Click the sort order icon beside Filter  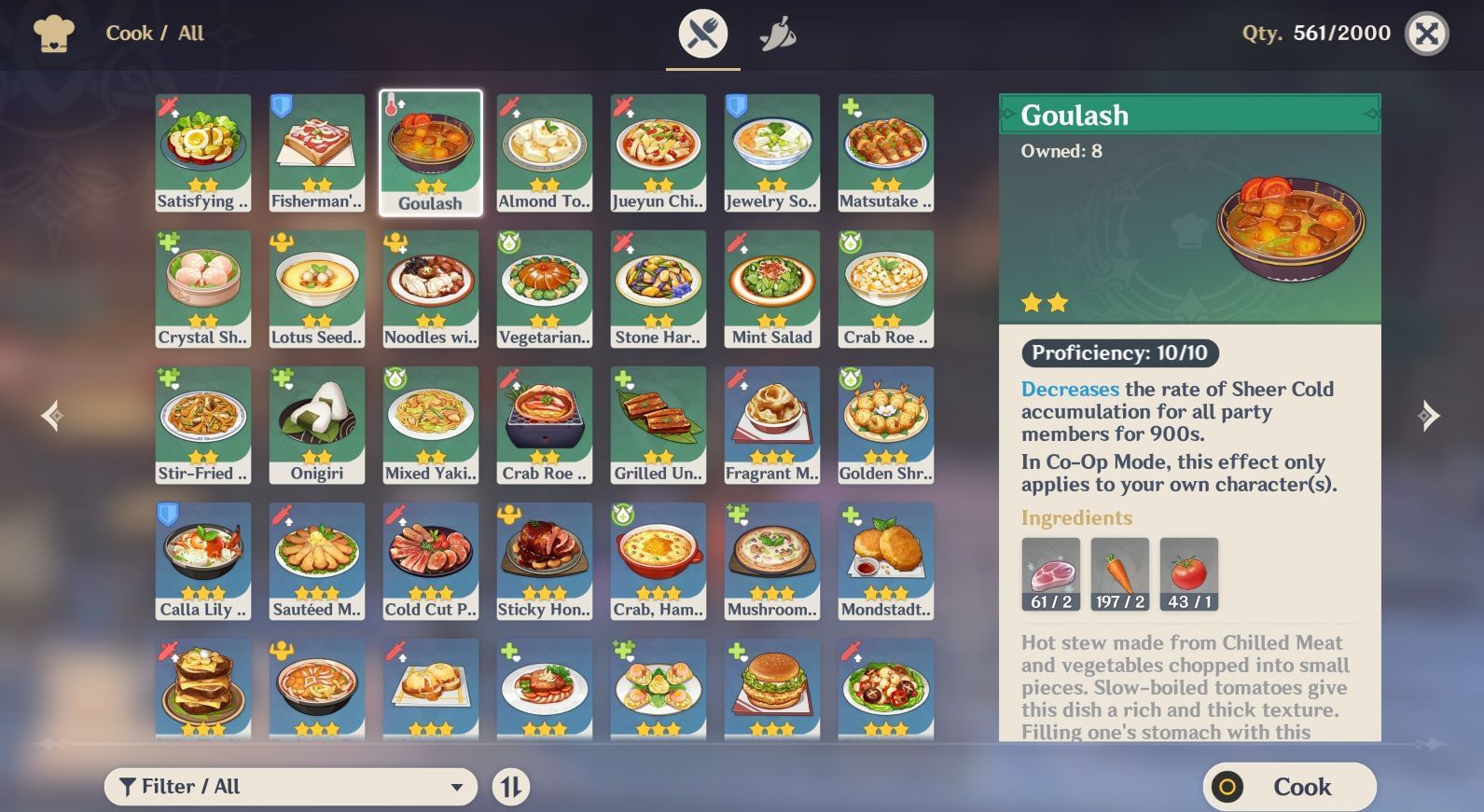tap(509, 786)
